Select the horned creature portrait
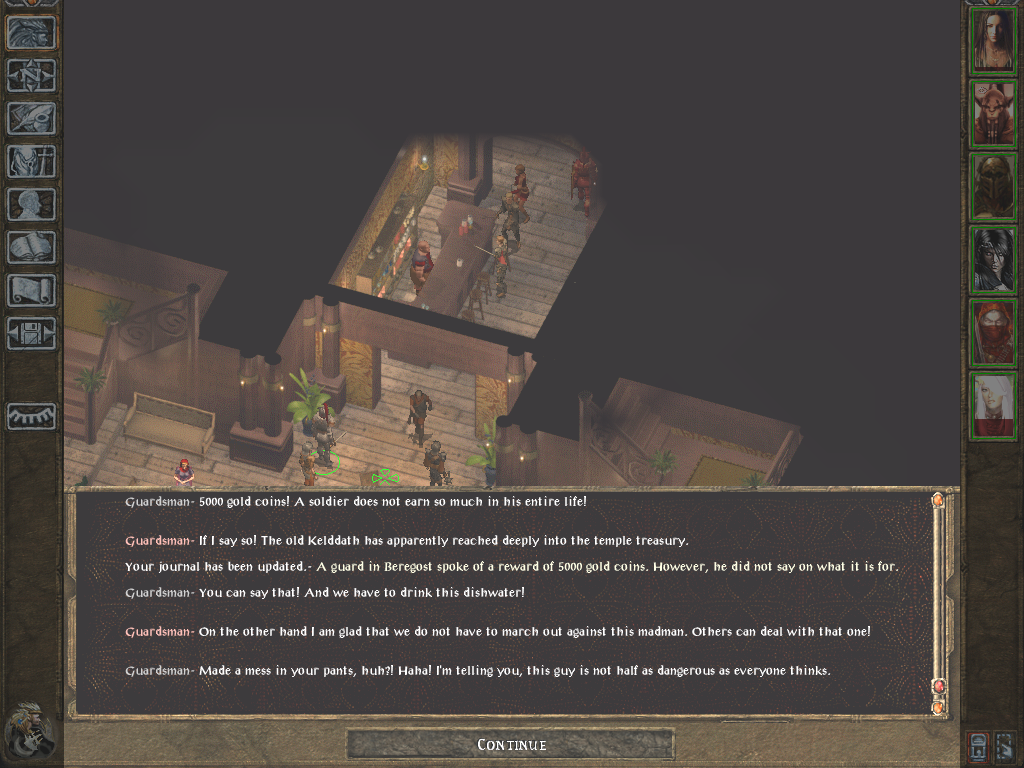The width and height of the screenshot is (1024, 768). 993,113
